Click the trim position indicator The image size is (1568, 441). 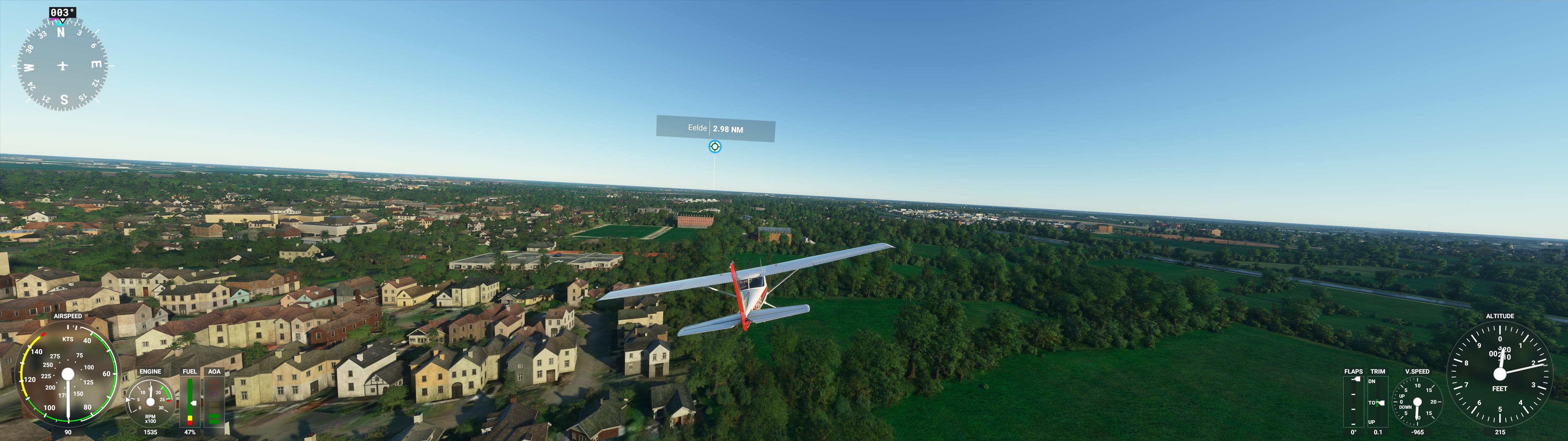click(1378, 401)
